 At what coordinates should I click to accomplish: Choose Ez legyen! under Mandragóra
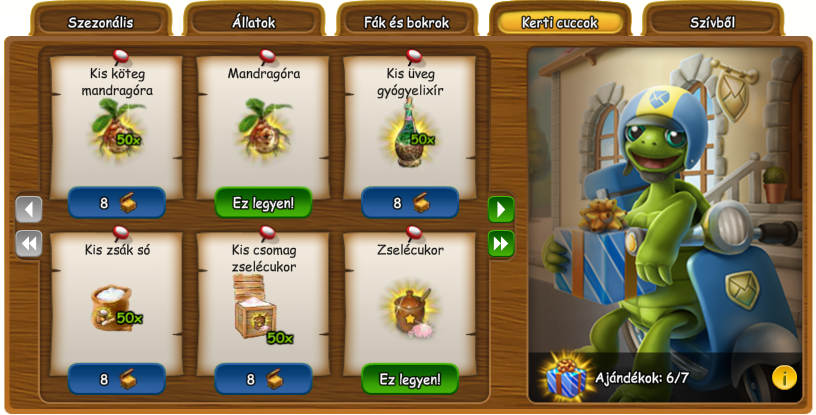263,203
